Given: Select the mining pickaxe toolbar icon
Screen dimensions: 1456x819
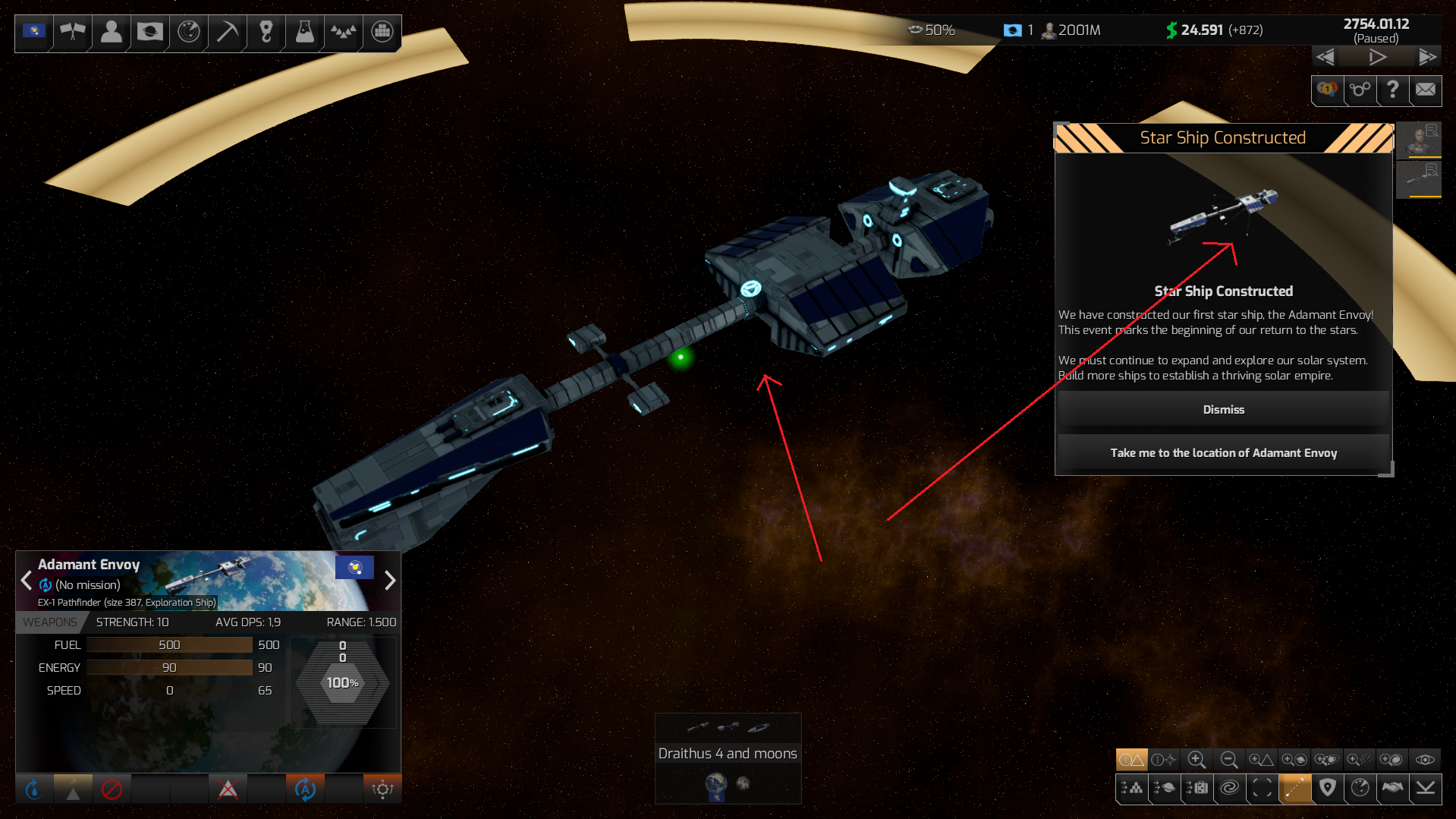Looking at the screenshot, I should tap(226, 33).
